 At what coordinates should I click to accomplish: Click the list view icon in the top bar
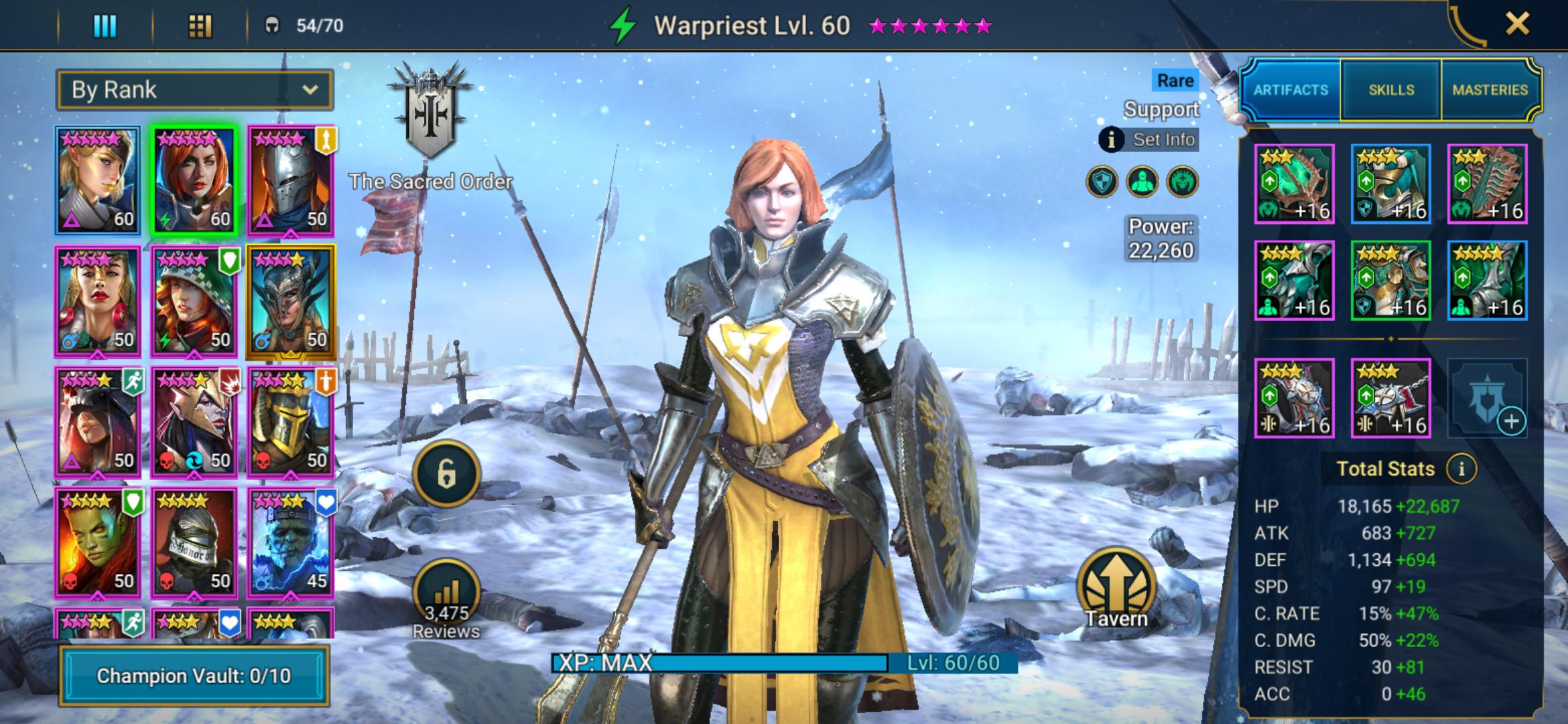(x=104, y=25)
